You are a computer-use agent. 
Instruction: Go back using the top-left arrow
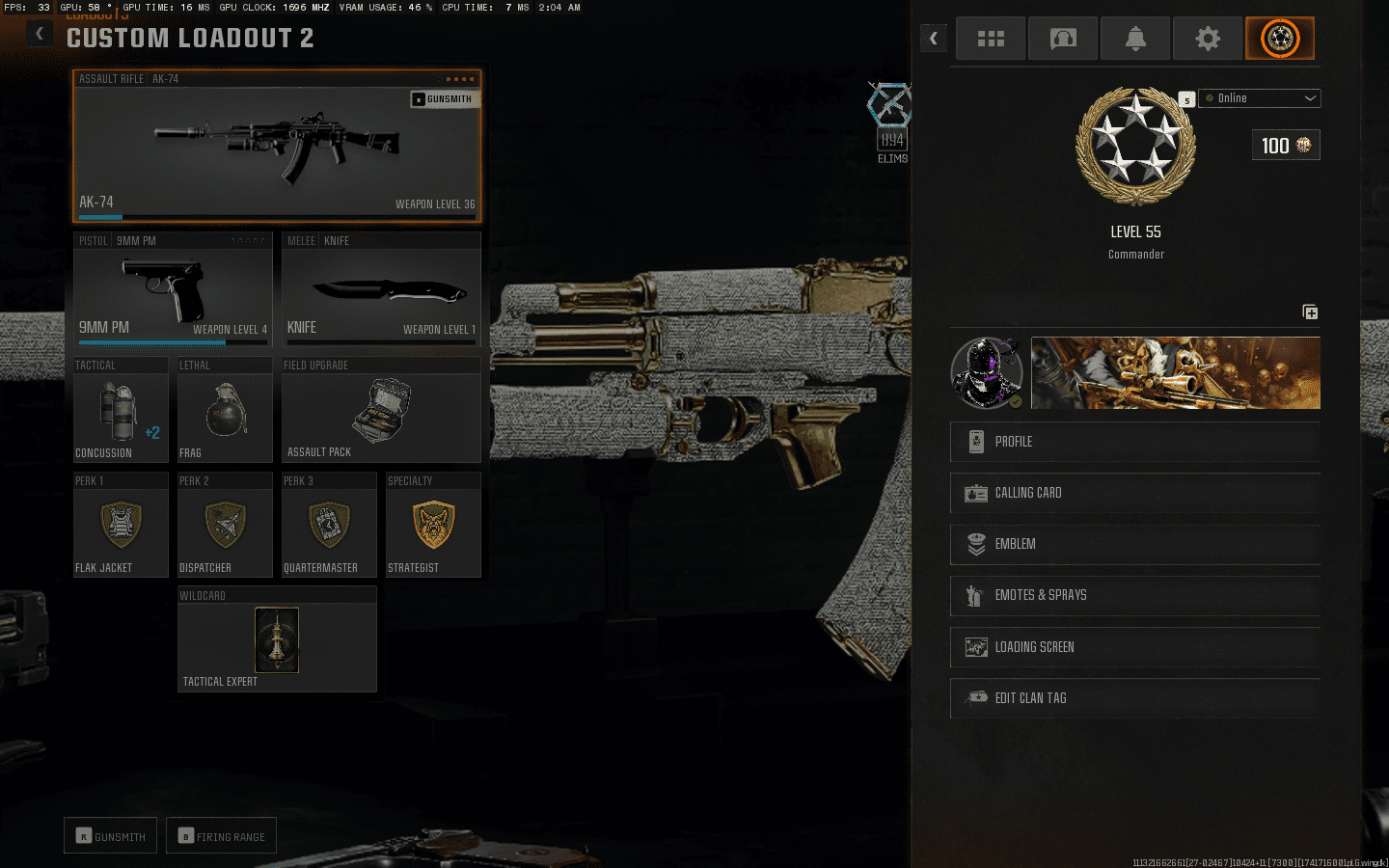pyautogui.click(x=40, y=33)
